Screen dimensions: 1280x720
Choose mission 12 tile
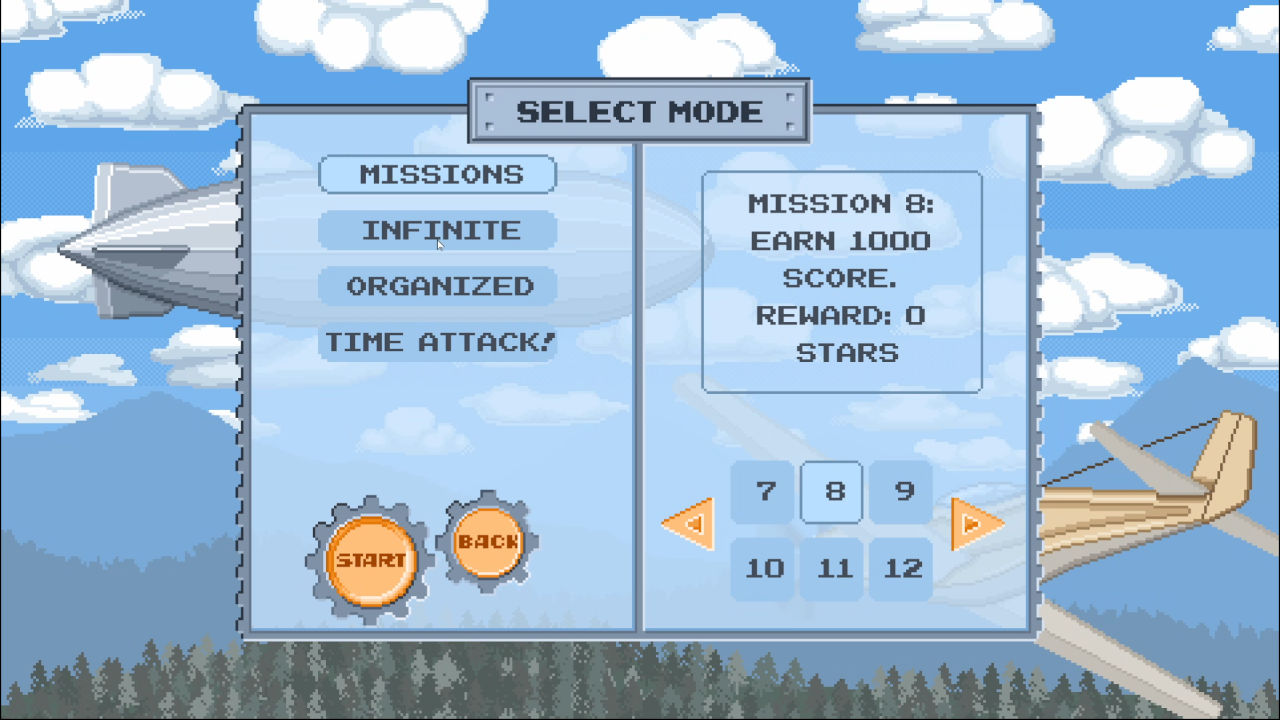(x=903, y=568)
